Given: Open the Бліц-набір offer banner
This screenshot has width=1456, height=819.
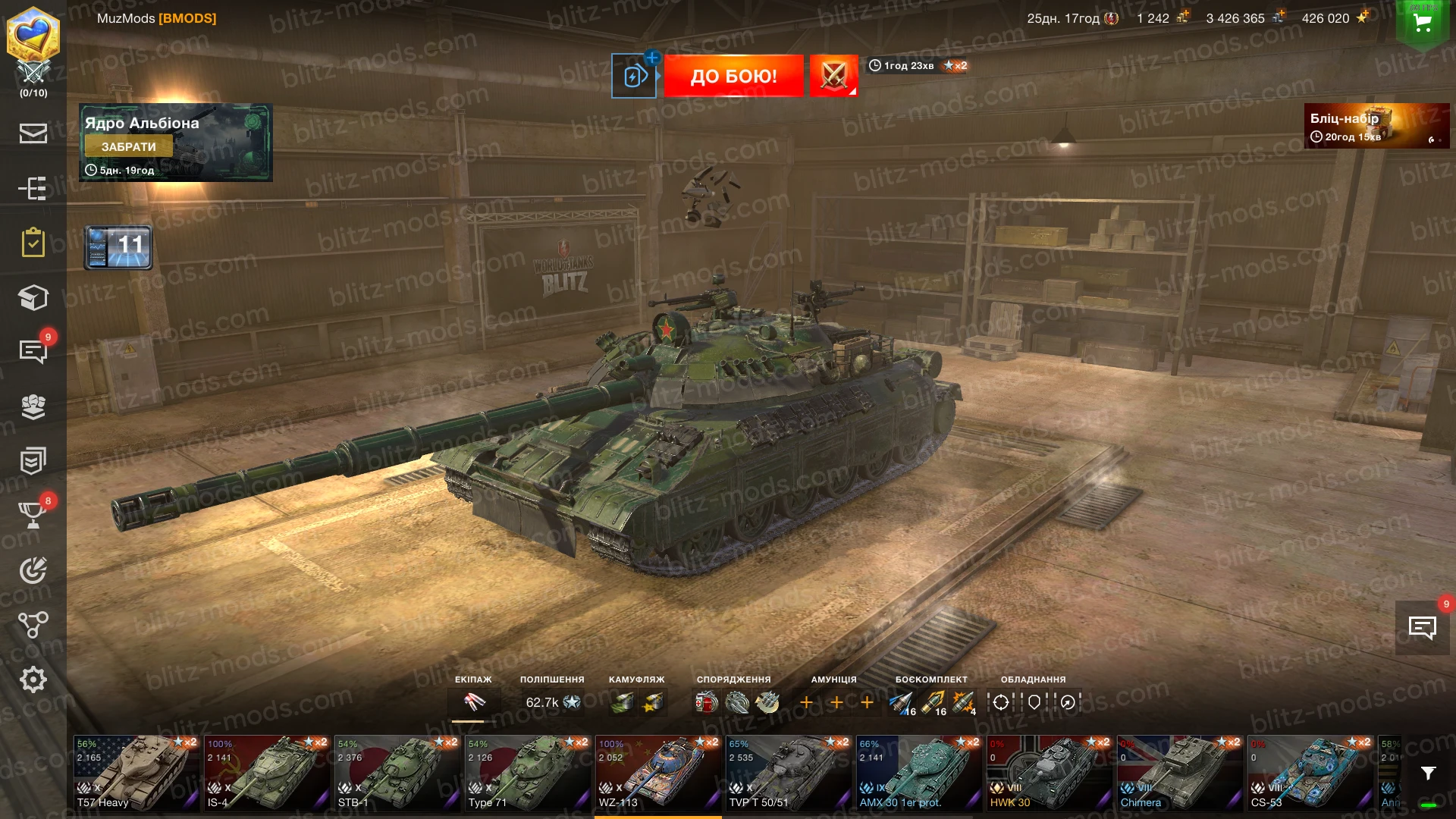Looking at the screenshot, I should tap(1376, 126).
